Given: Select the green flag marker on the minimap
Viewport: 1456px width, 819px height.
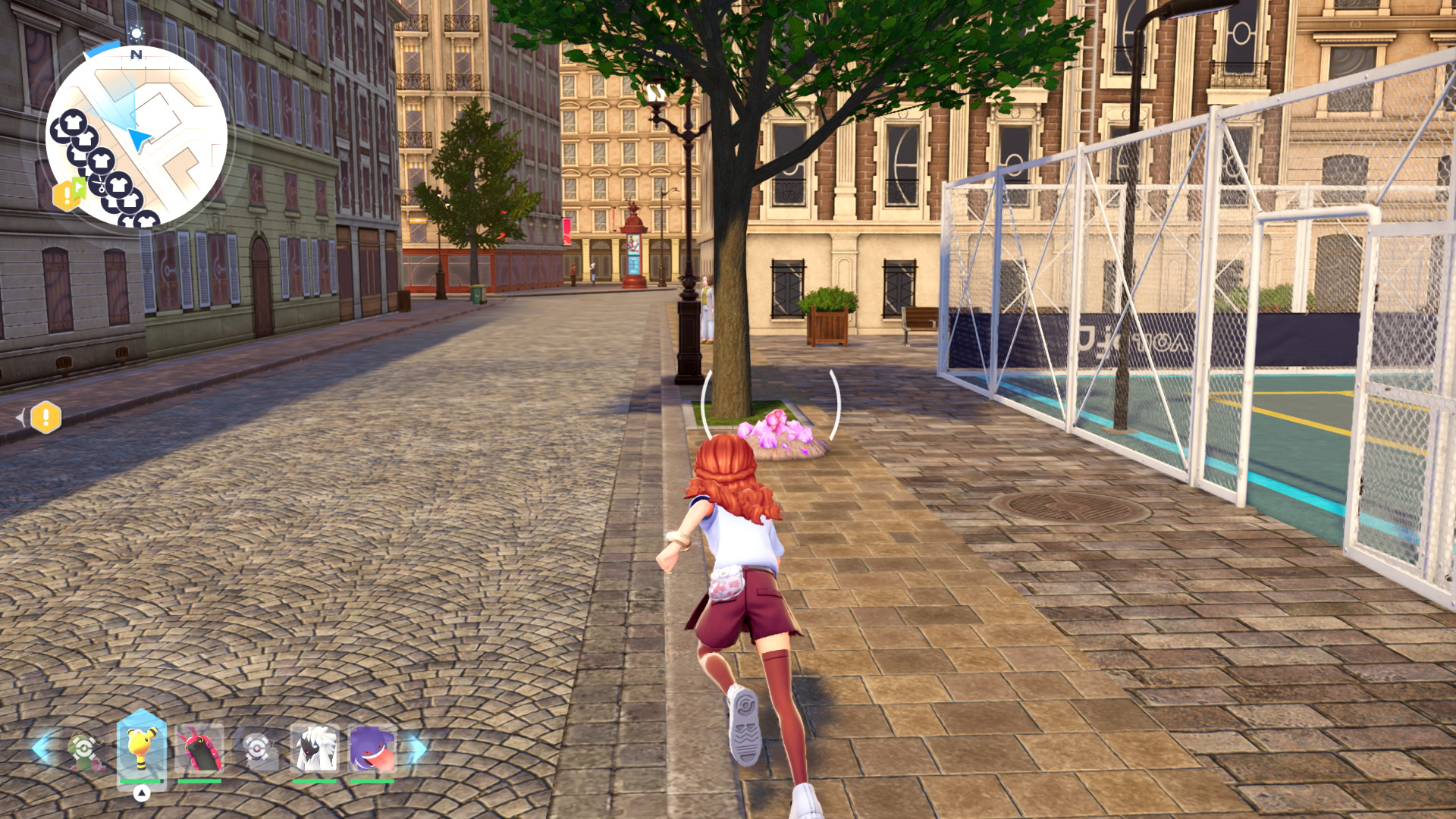Looking at the screenshot, I should point(79,186).
